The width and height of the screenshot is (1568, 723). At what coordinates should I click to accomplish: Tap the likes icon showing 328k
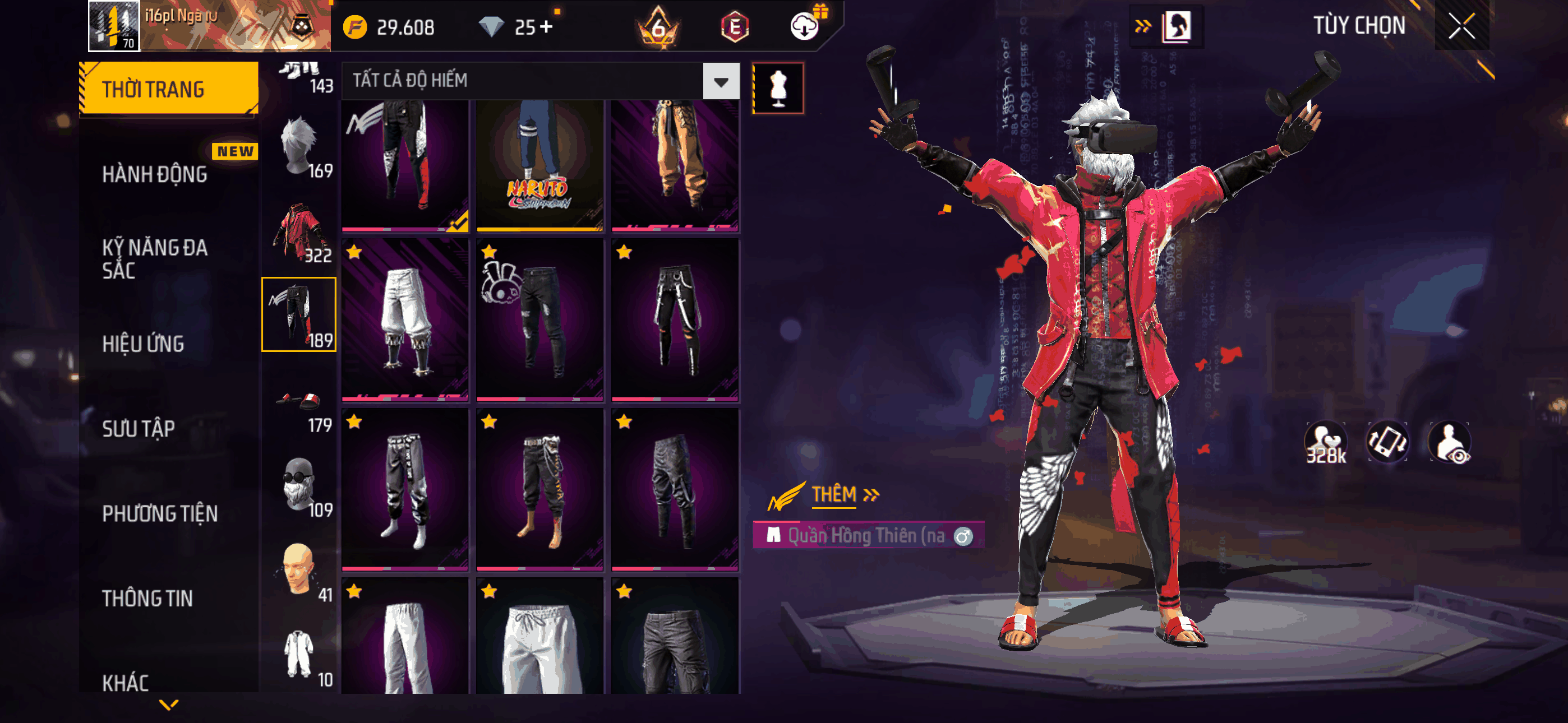pyautogui.click(x=1325, y=443)
